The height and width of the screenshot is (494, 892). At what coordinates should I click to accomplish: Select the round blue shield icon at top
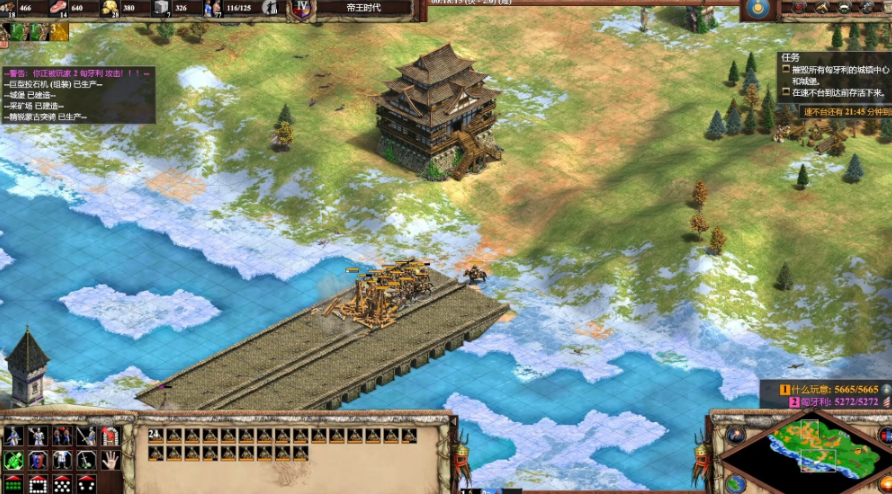756,9
